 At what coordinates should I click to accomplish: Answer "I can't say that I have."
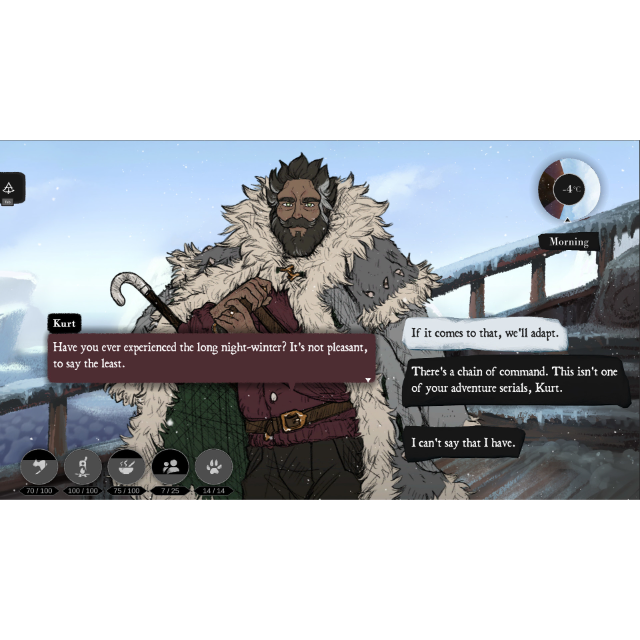[463, 442]
